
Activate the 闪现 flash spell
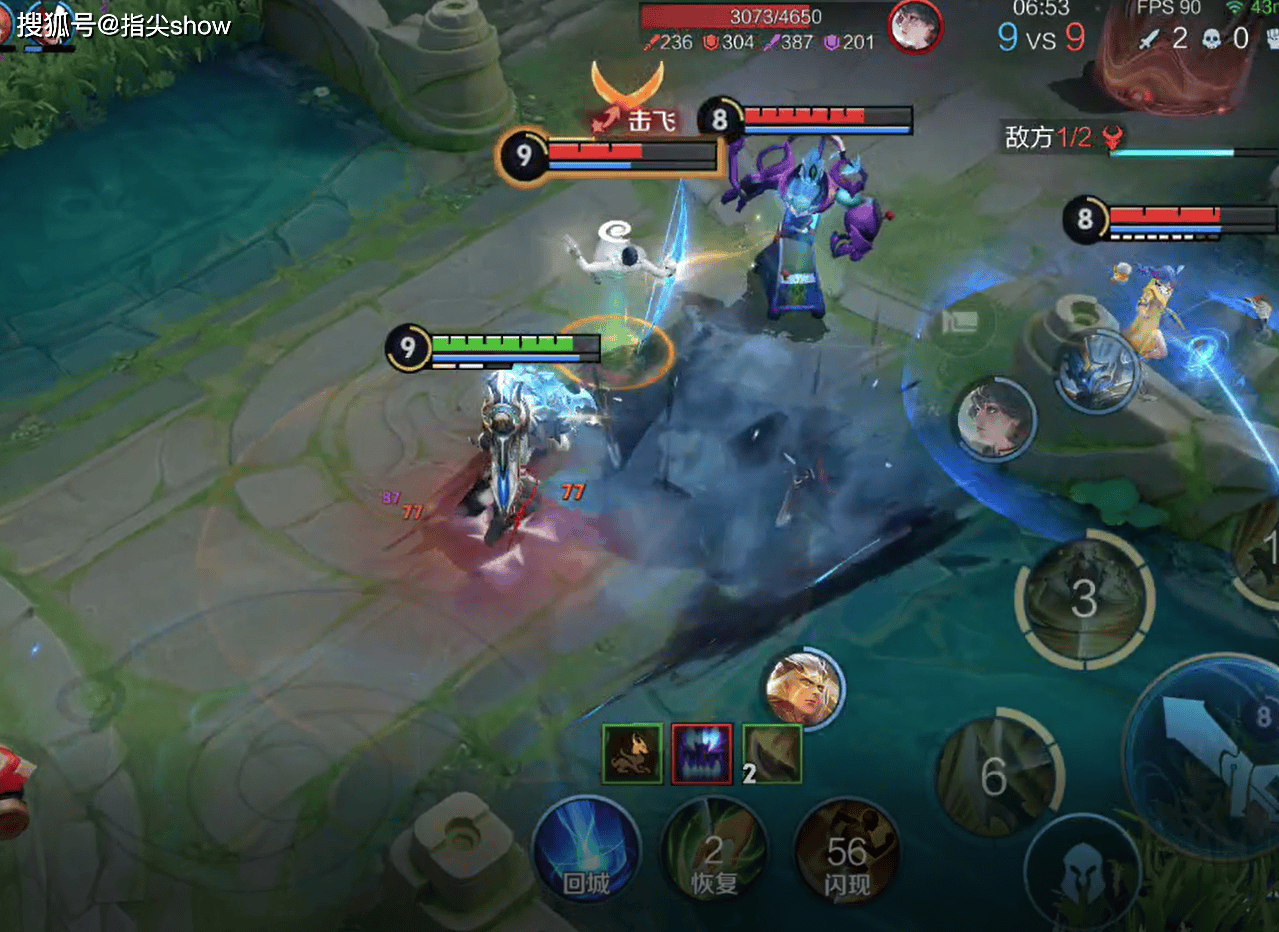point(847,851)
